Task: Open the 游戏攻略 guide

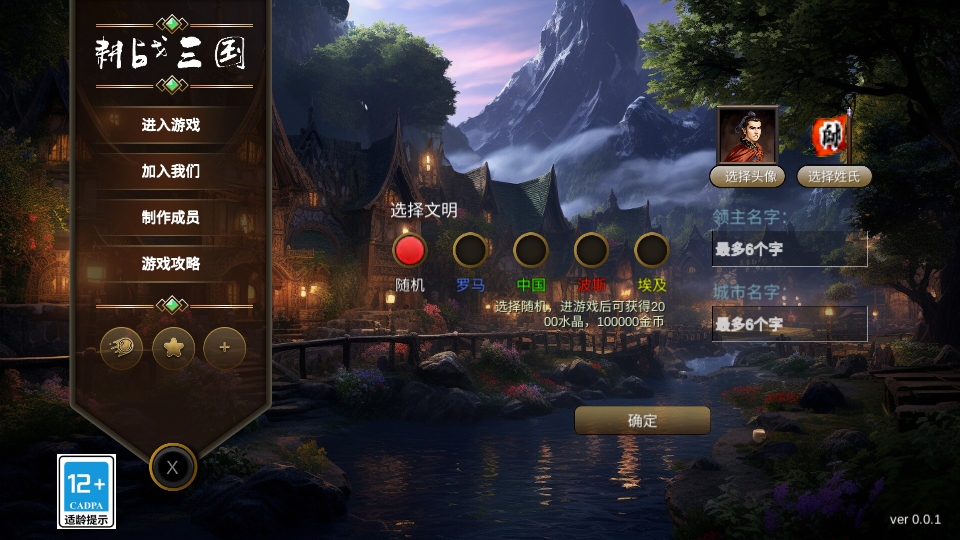Action: click(x=171, y=264)
